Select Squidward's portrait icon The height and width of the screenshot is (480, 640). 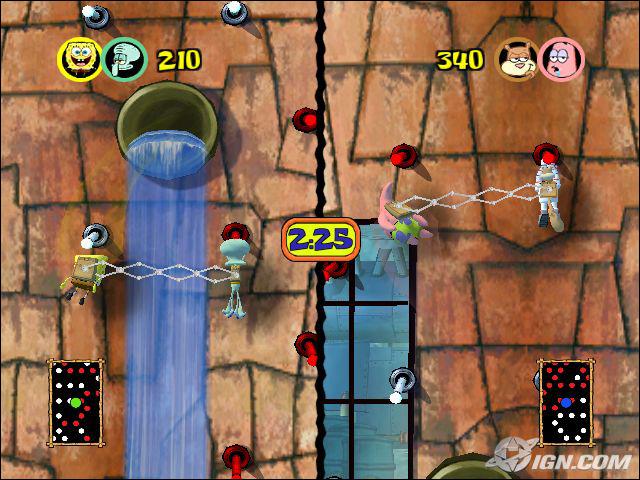(125, 59)
